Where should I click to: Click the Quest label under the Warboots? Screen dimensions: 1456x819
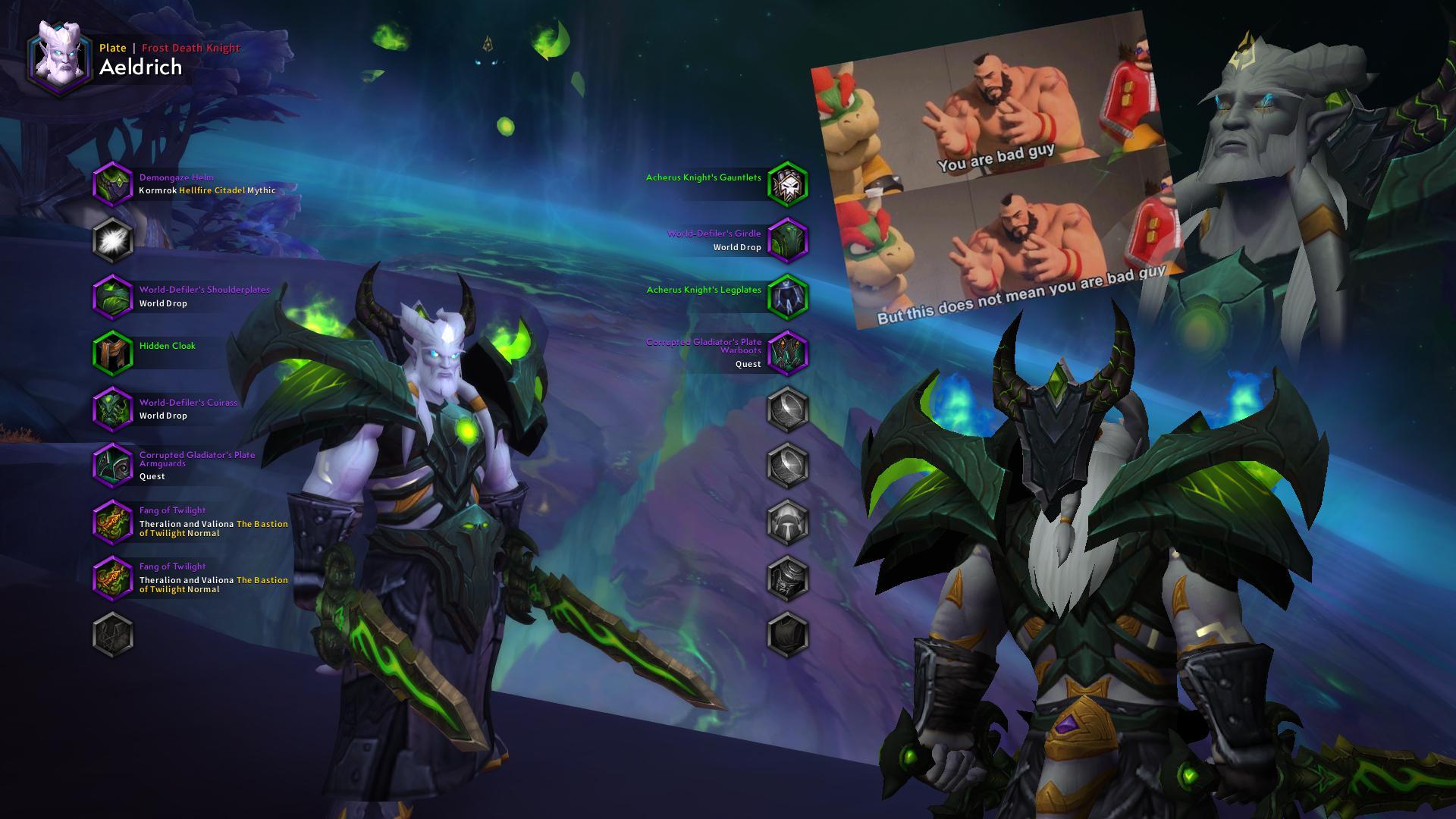point(749,364)
